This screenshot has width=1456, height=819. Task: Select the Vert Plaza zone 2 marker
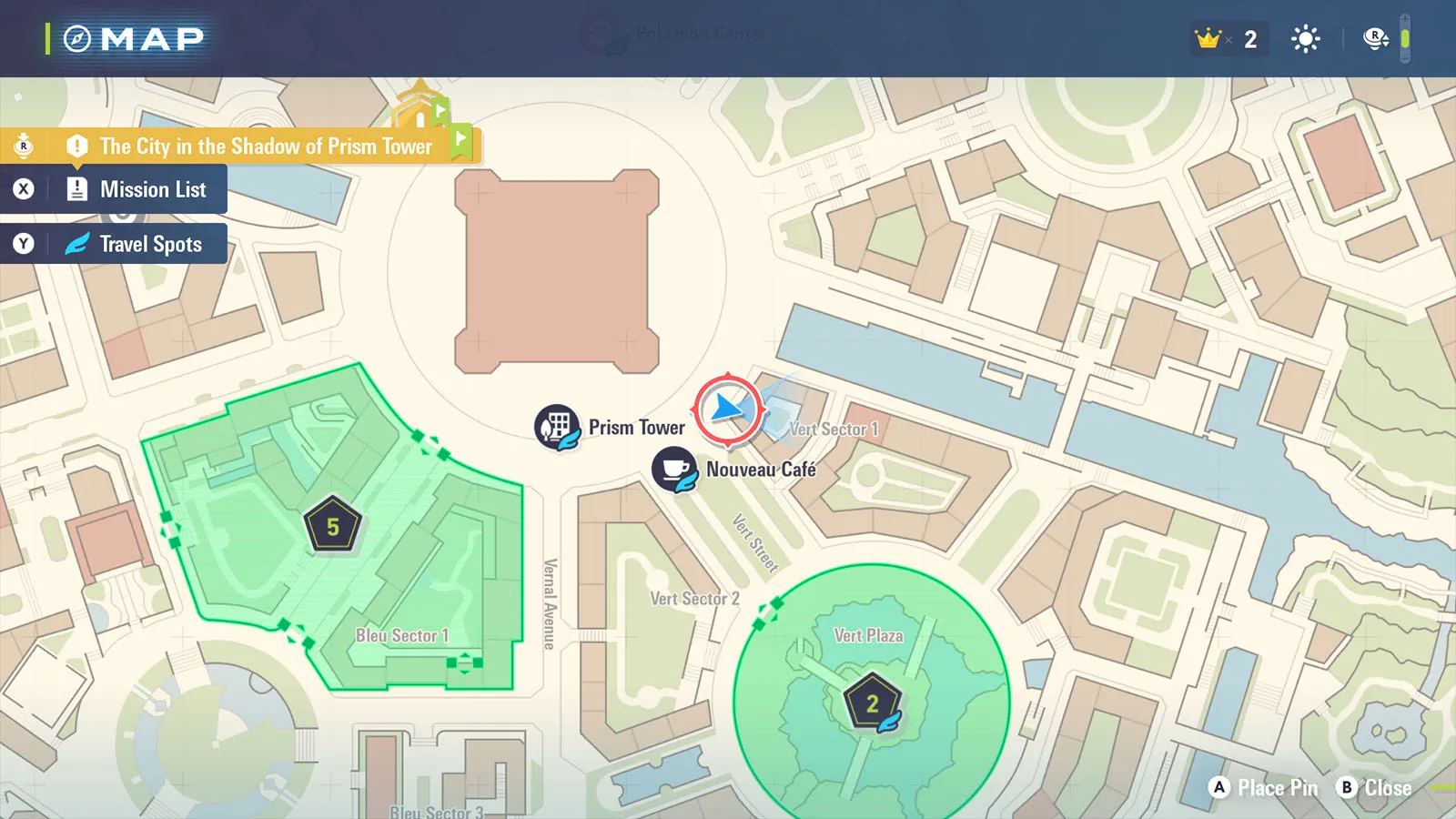[872, 703]
